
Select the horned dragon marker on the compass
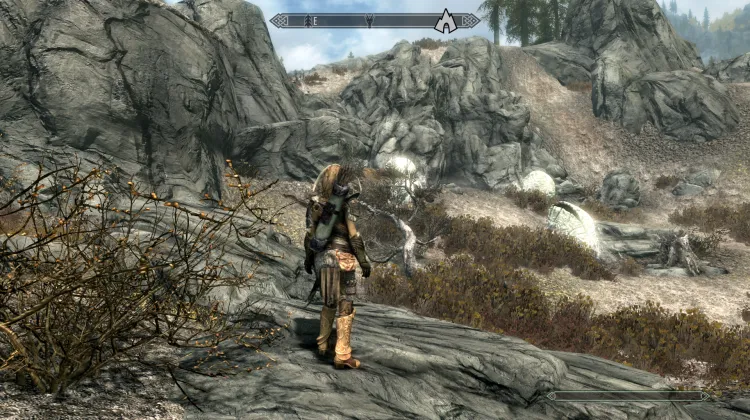tap(369, 20)
